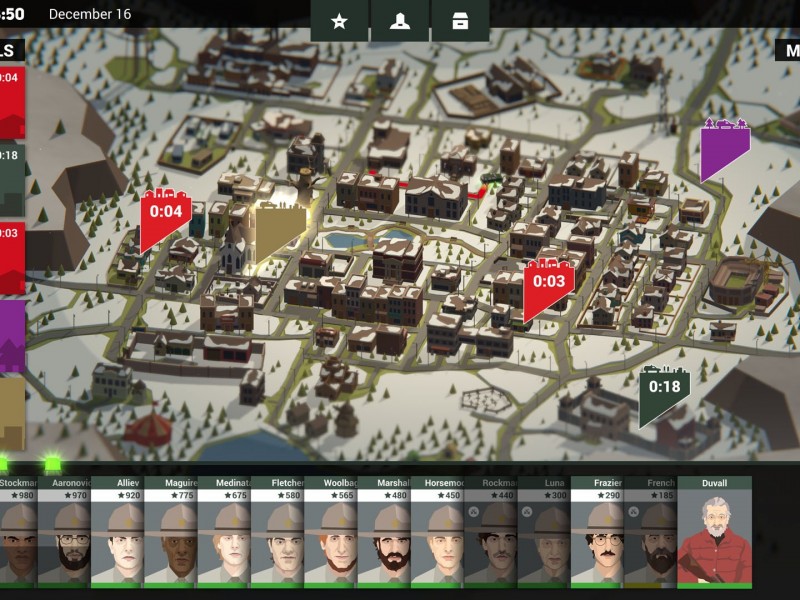
Task: Pick officer Medinata's portrait card
Action: click(x=224, y=530)
